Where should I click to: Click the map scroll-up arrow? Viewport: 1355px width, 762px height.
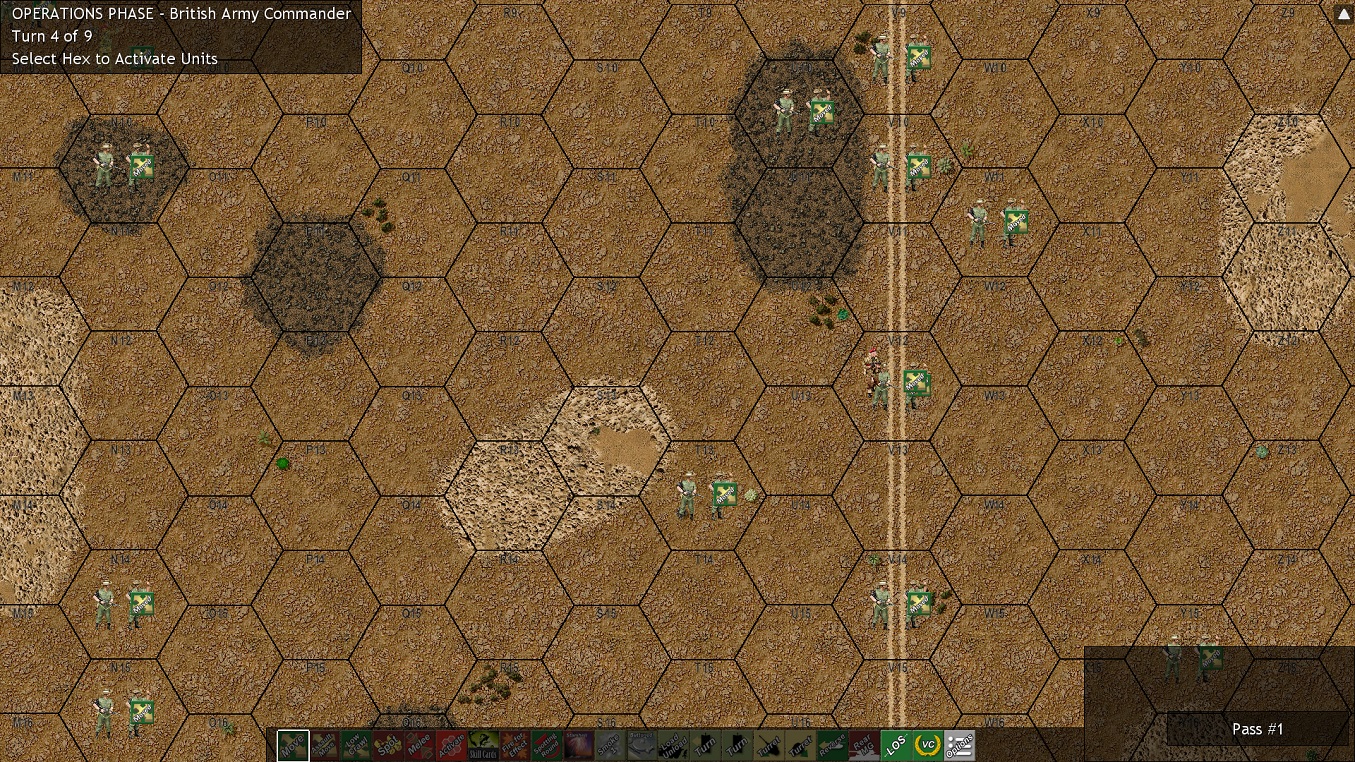[x=1343, y=13]
